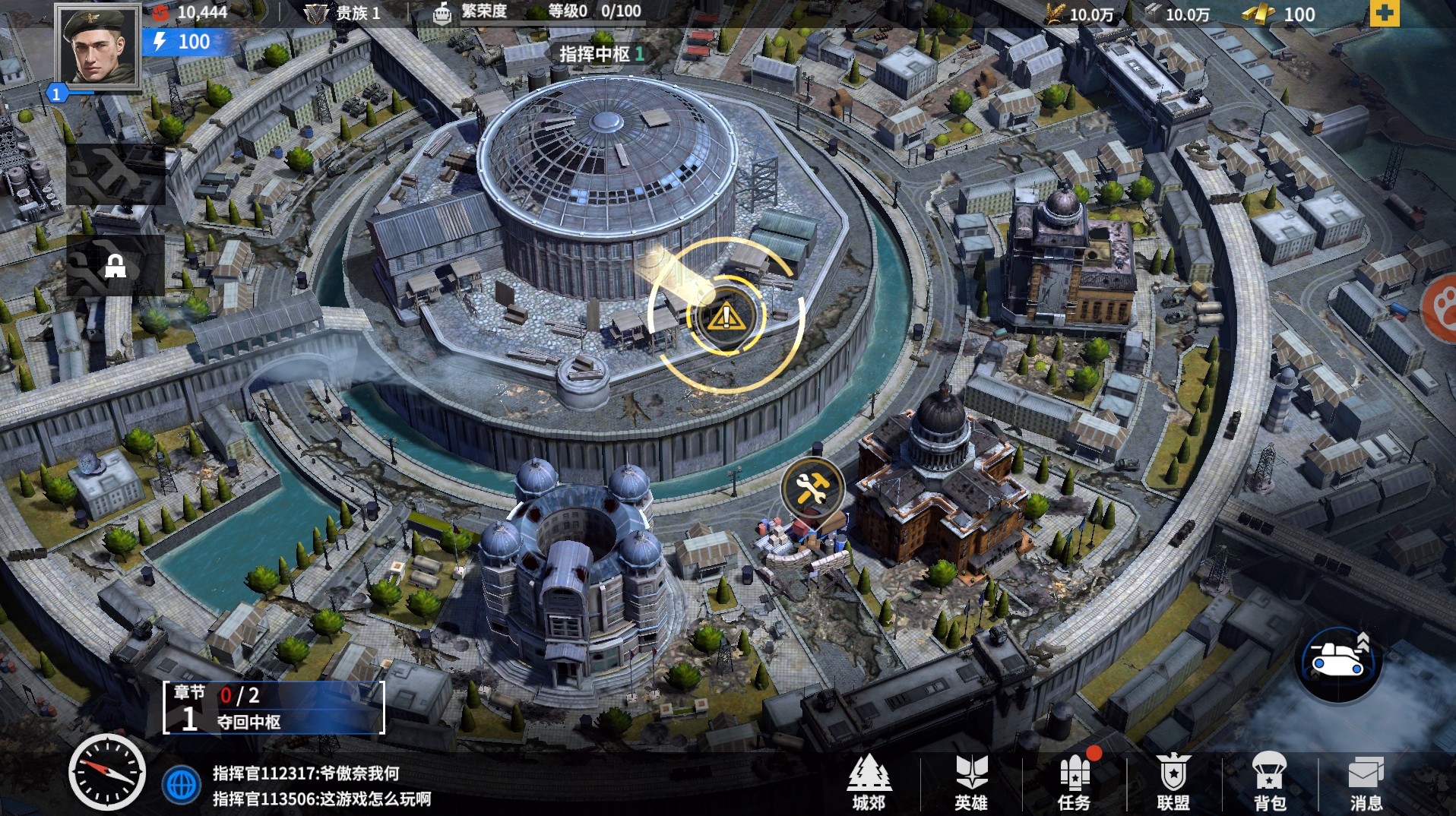Click the yellow plus button to add gold
The height and width of the screenshot is (816, 1456).
tap(1384, 14)
